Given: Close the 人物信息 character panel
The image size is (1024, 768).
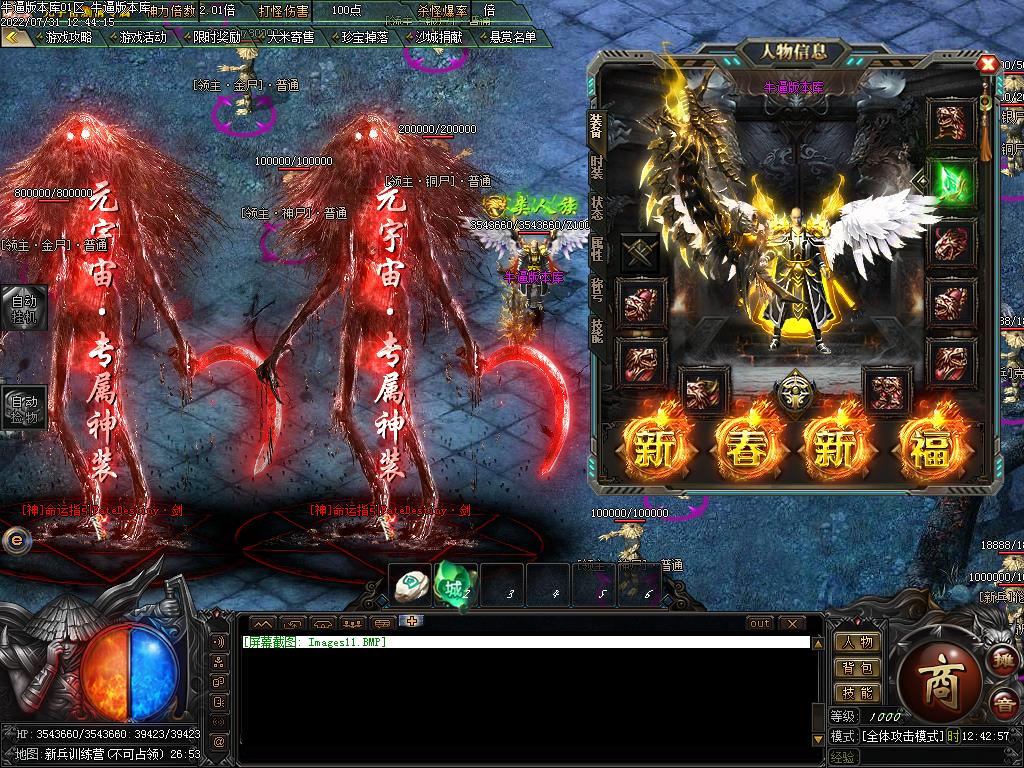Looking at the screenshot, I should click(x=988, y=65).
